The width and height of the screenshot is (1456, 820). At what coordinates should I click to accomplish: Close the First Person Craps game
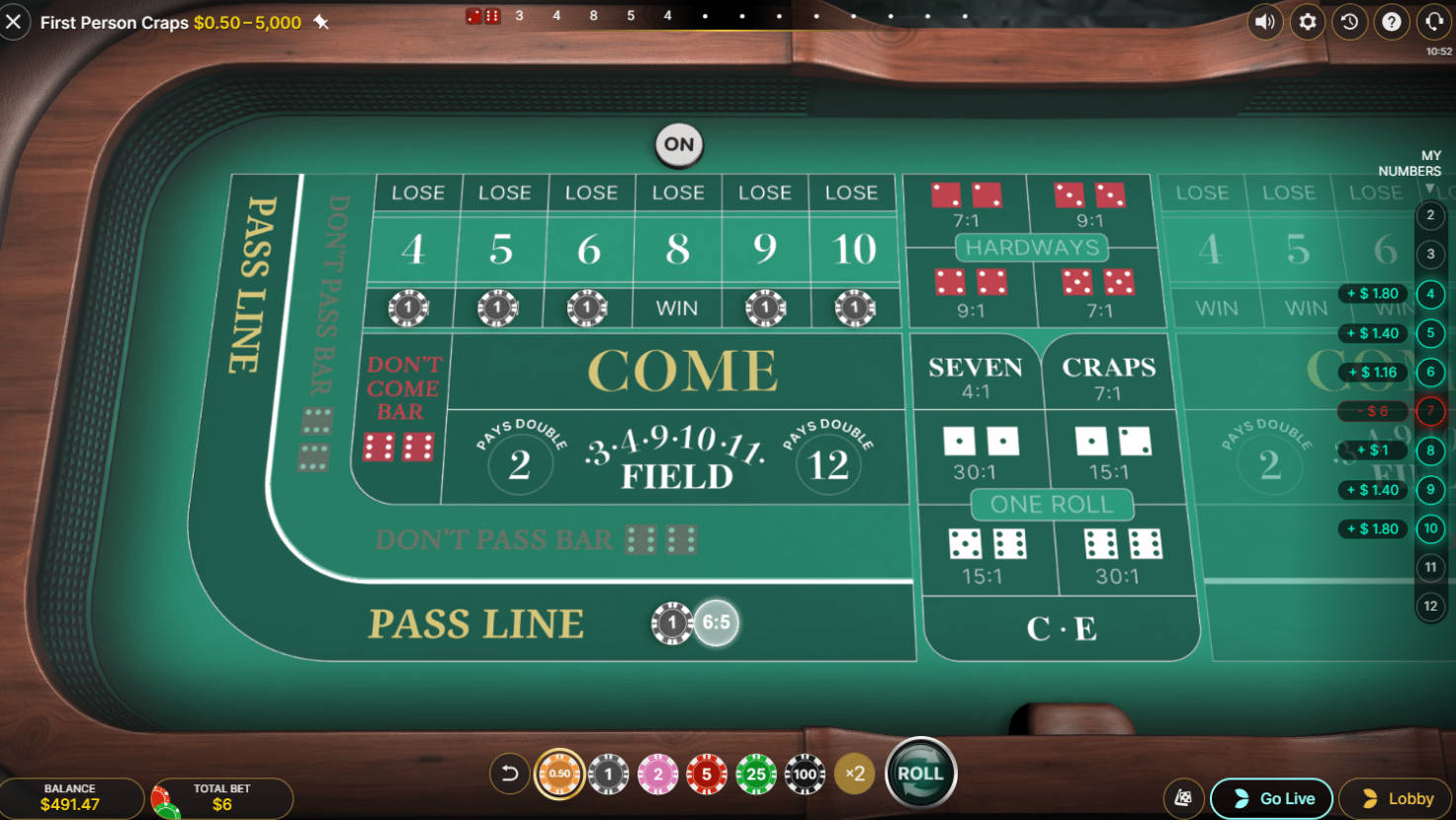pyautogui.click(x=15, y=22)
